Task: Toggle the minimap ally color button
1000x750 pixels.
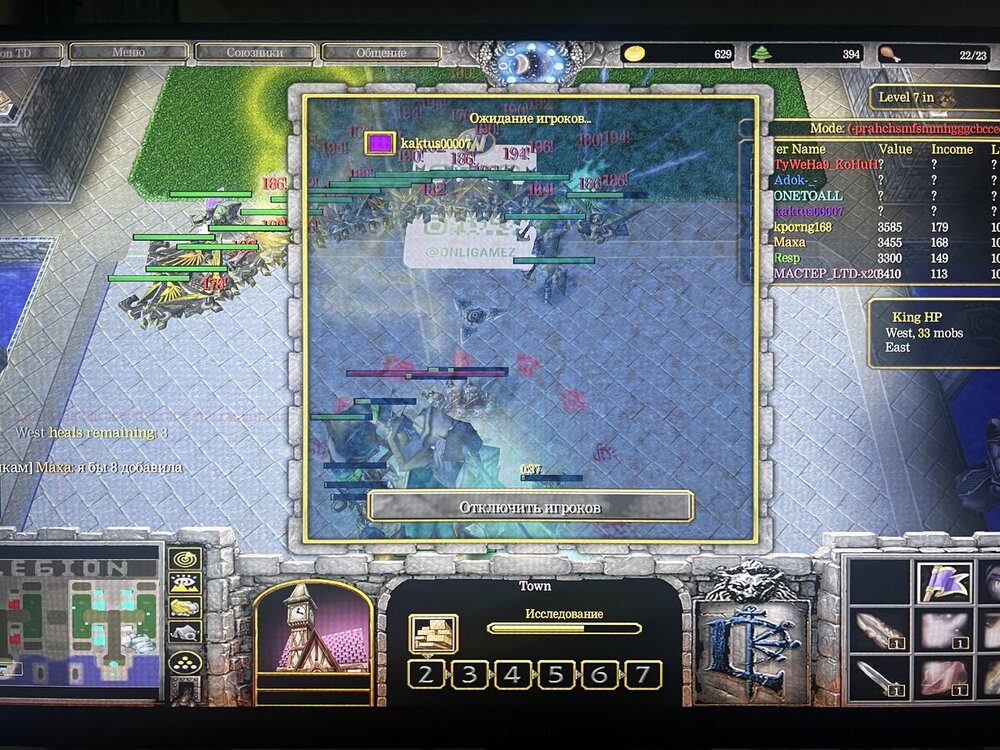Action: click(x=186, y=607)
